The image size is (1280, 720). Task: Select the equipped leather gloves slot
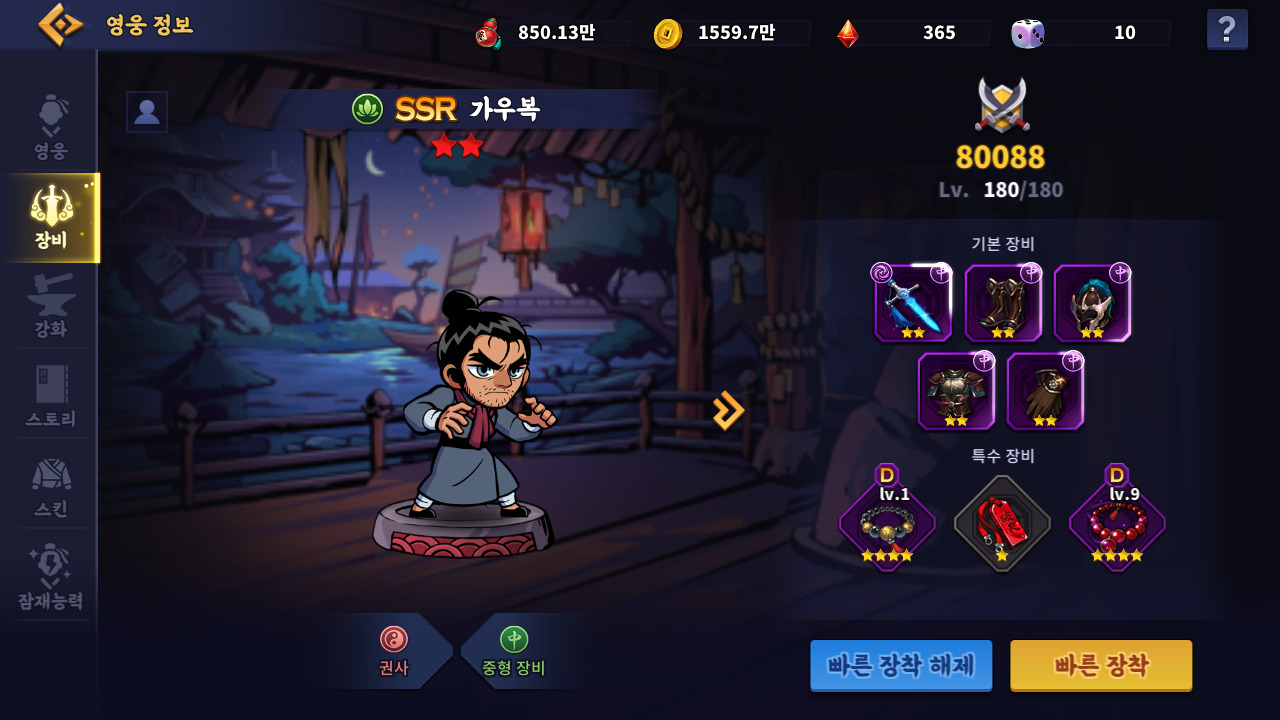point(1045,391)
